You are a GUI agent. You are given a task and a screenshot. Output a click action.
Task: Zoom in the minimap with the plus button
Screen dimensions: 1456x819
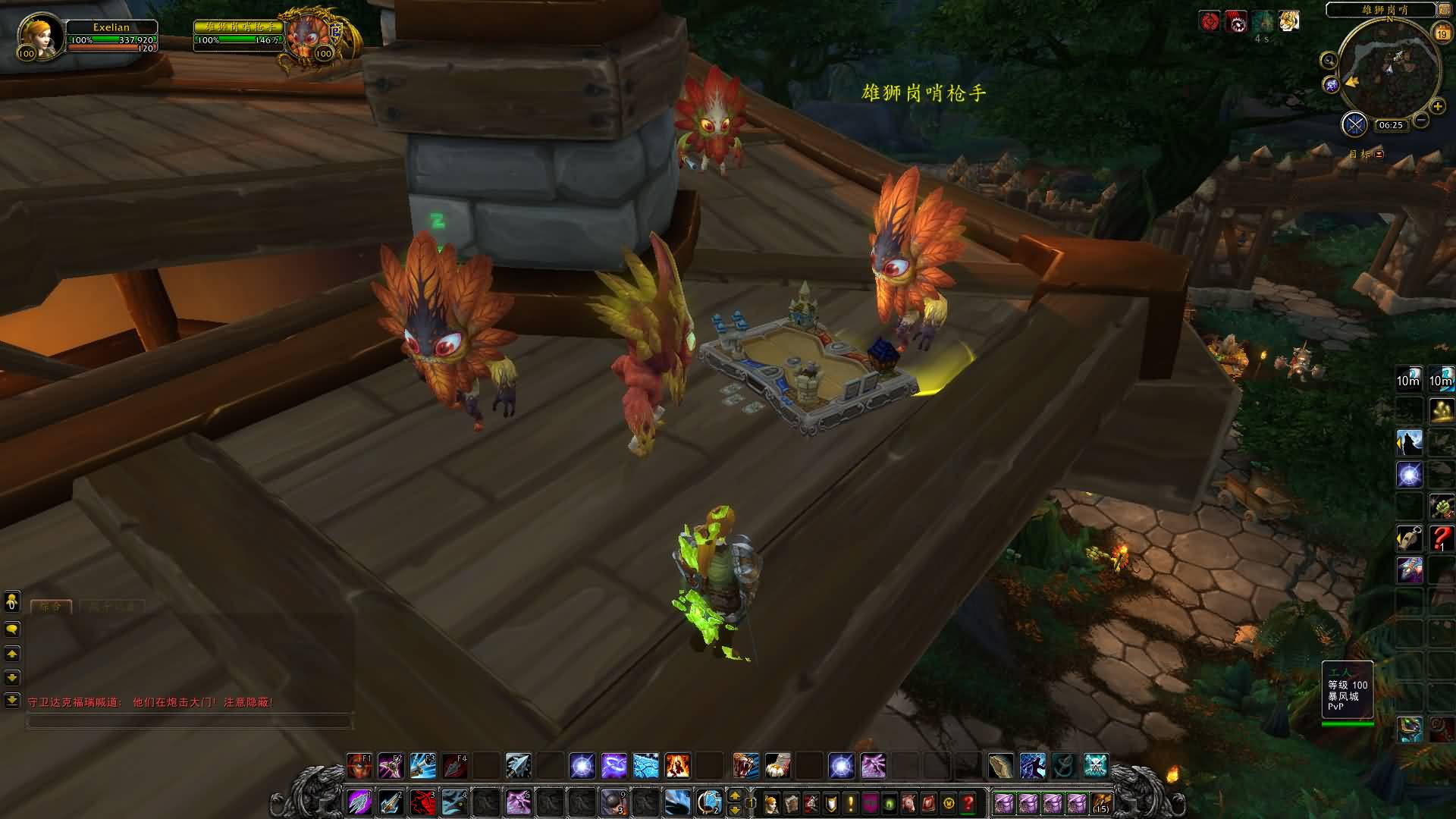(1437, 106)
